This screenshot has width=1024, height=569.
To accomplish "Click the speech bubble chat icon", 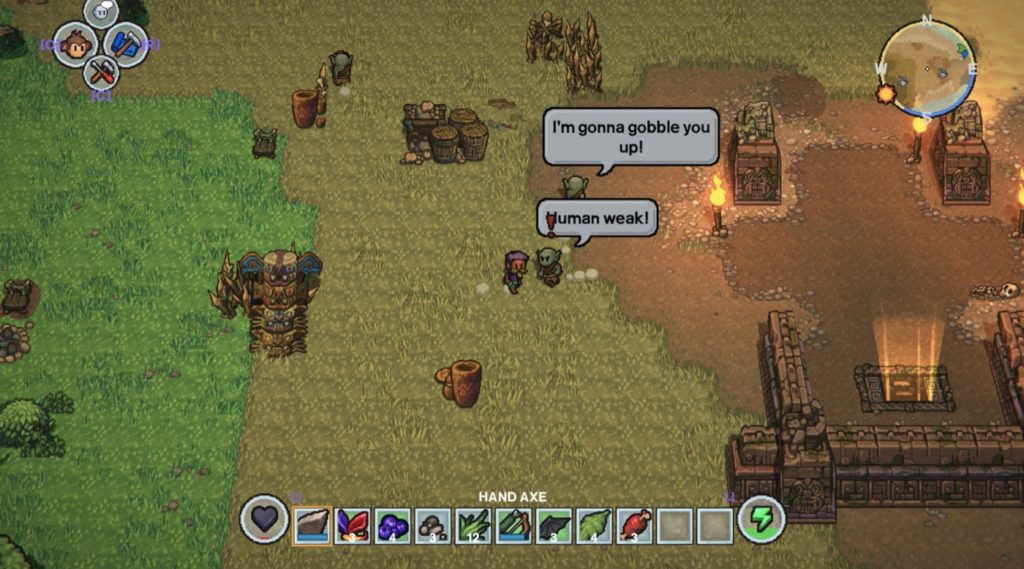I will click(100, 13).
